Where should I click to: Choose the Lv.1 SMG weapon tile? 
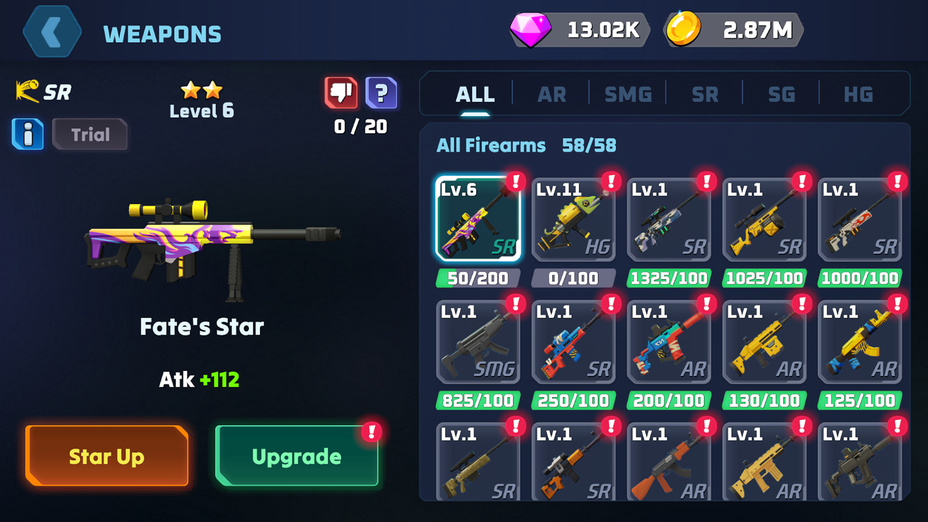point(478,342)
